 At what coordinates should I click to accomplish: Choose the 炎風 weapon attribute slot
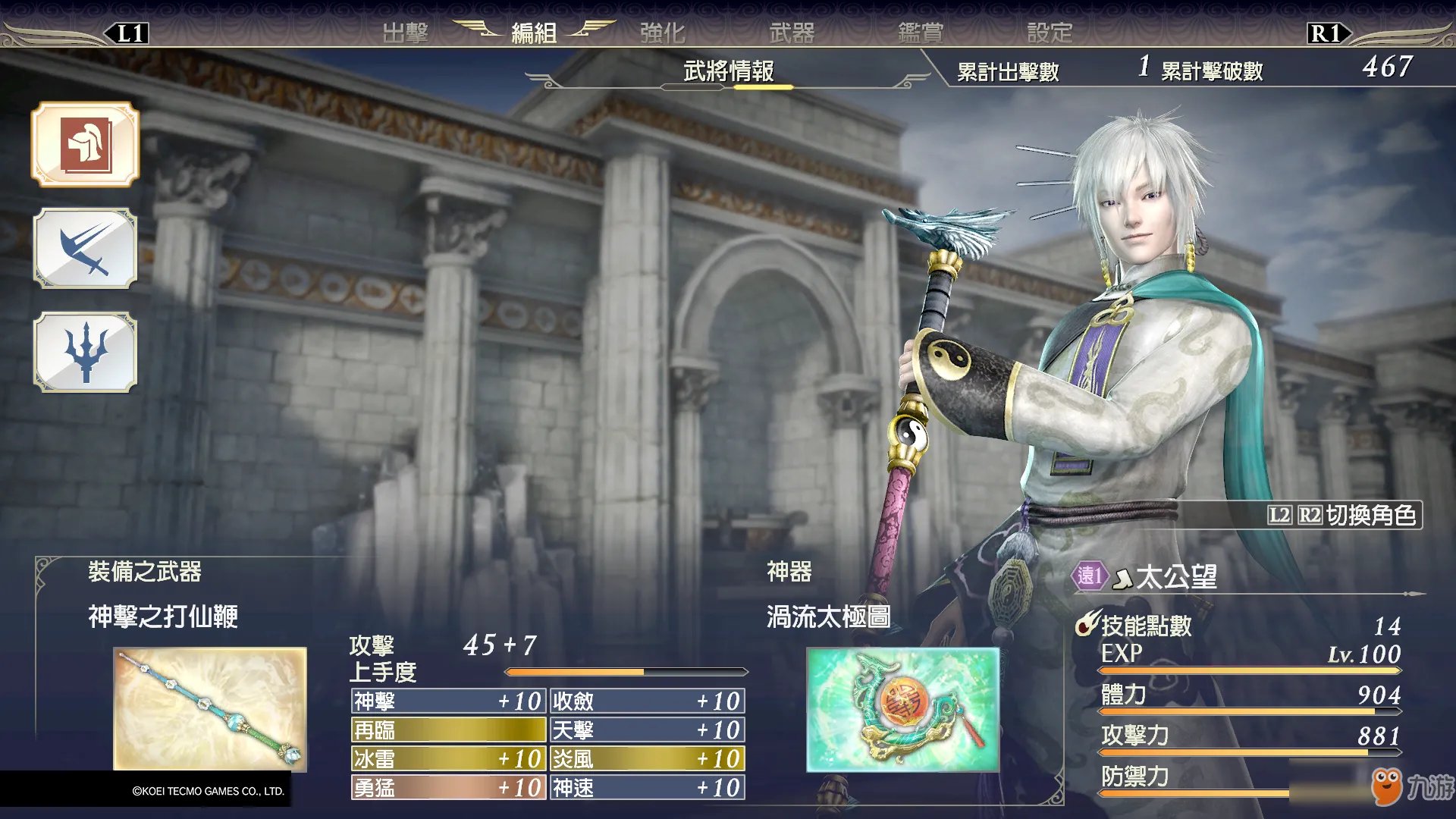(x=647, y=758)
